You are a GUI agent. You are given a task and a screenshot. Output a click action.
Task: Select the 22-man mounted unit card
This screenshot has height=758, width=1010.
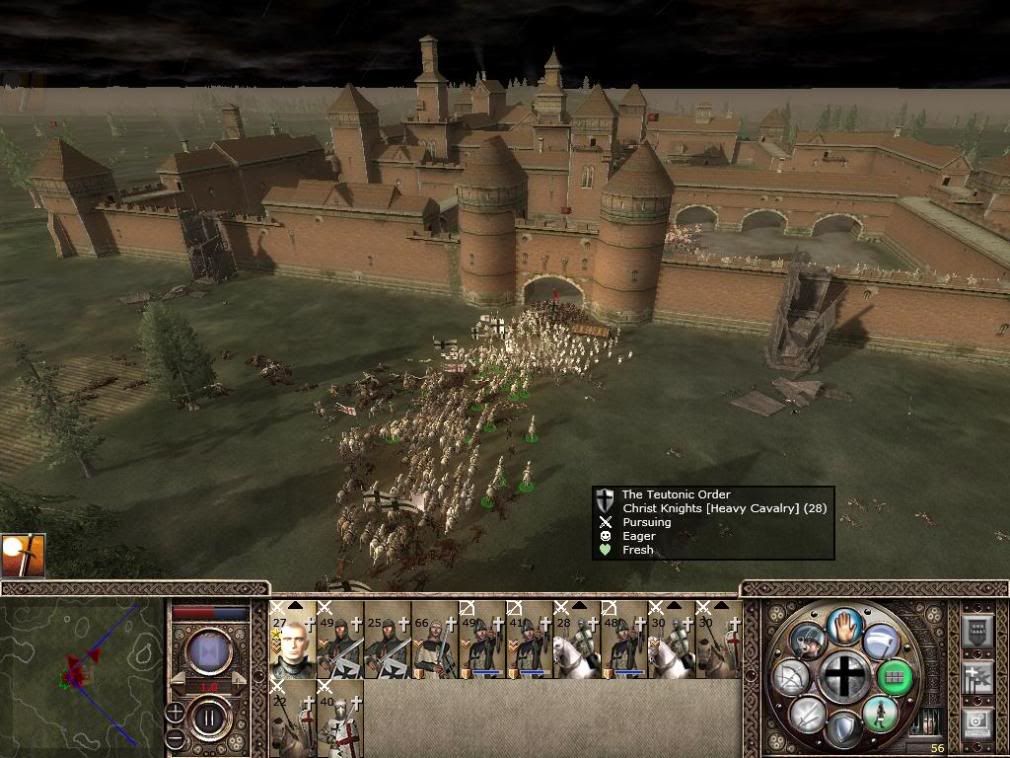[x=292, y=718]
